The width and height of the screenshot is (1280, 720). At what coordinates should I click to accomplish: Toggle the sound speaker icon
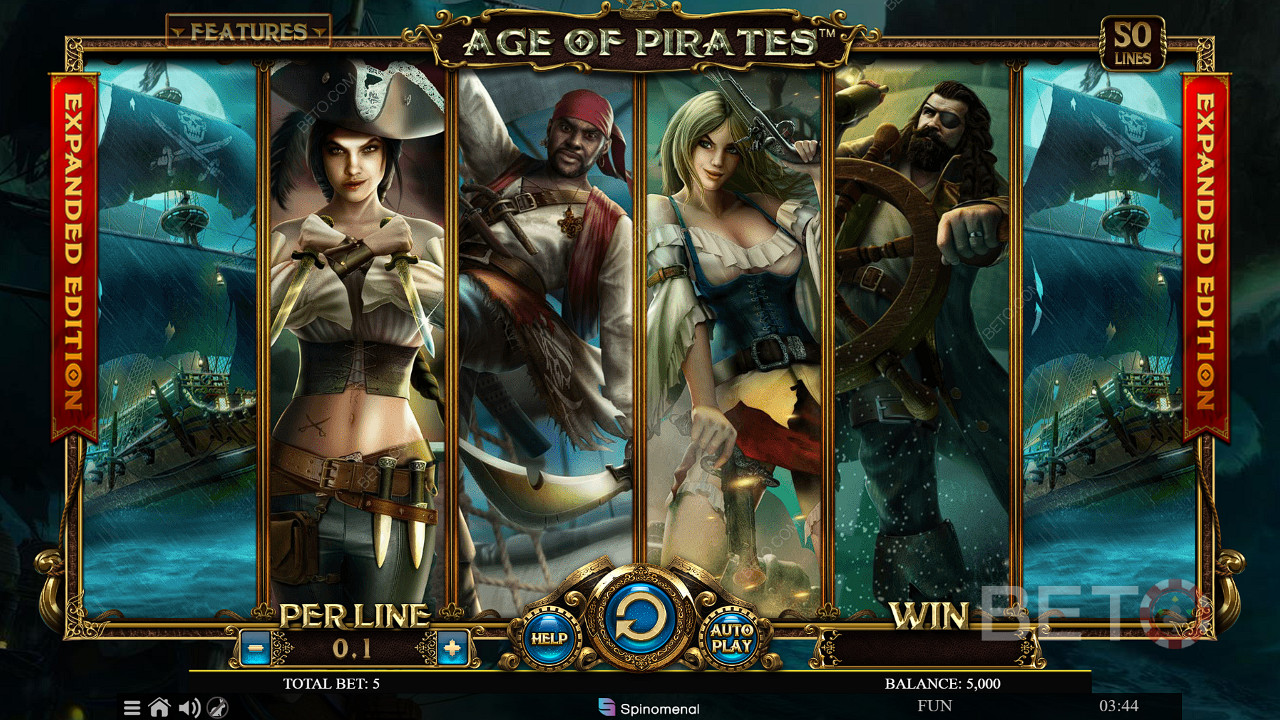(188, 708)
